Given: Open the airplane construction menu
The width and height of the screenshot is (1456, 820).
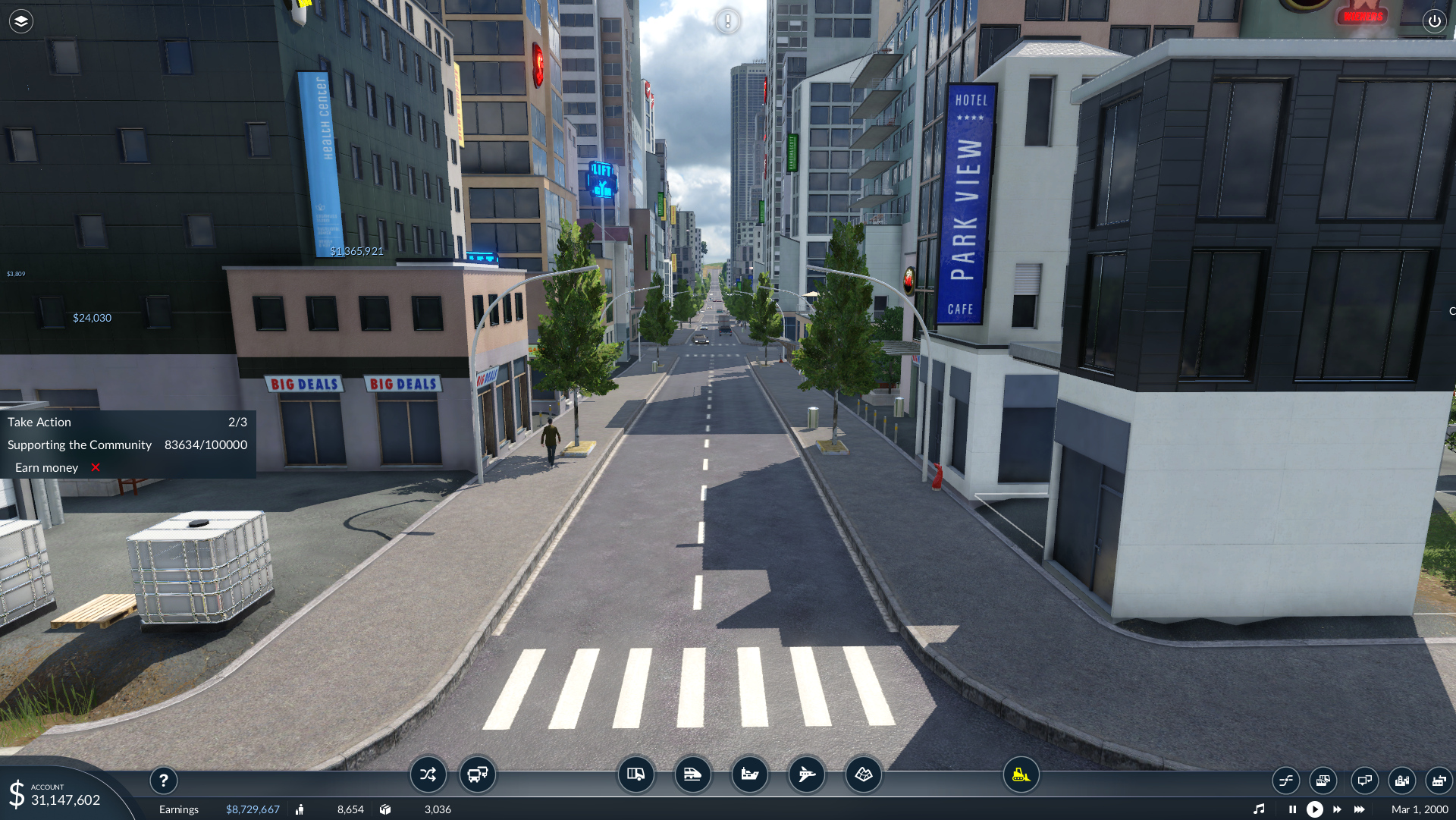Looking at the screenshot, I should coord(806,774).
